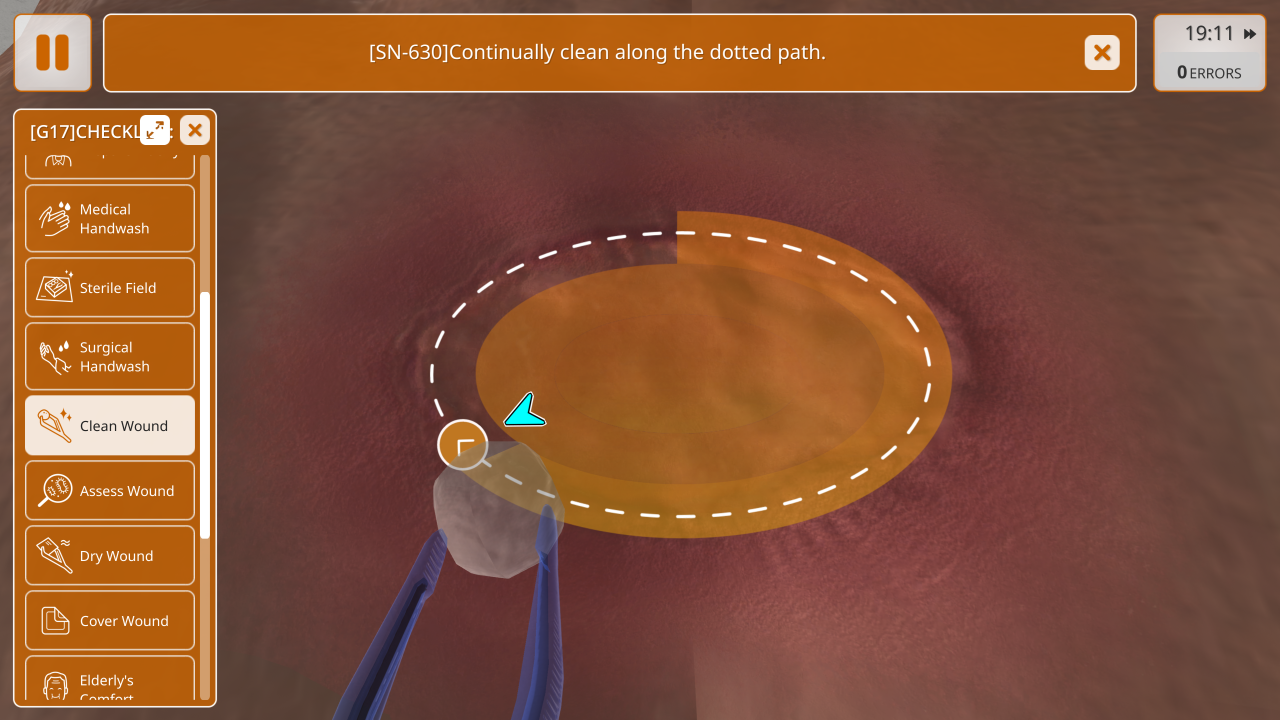Choose the Sterile Field checklist step
The image size is (1280, 720).
point(110,288)
